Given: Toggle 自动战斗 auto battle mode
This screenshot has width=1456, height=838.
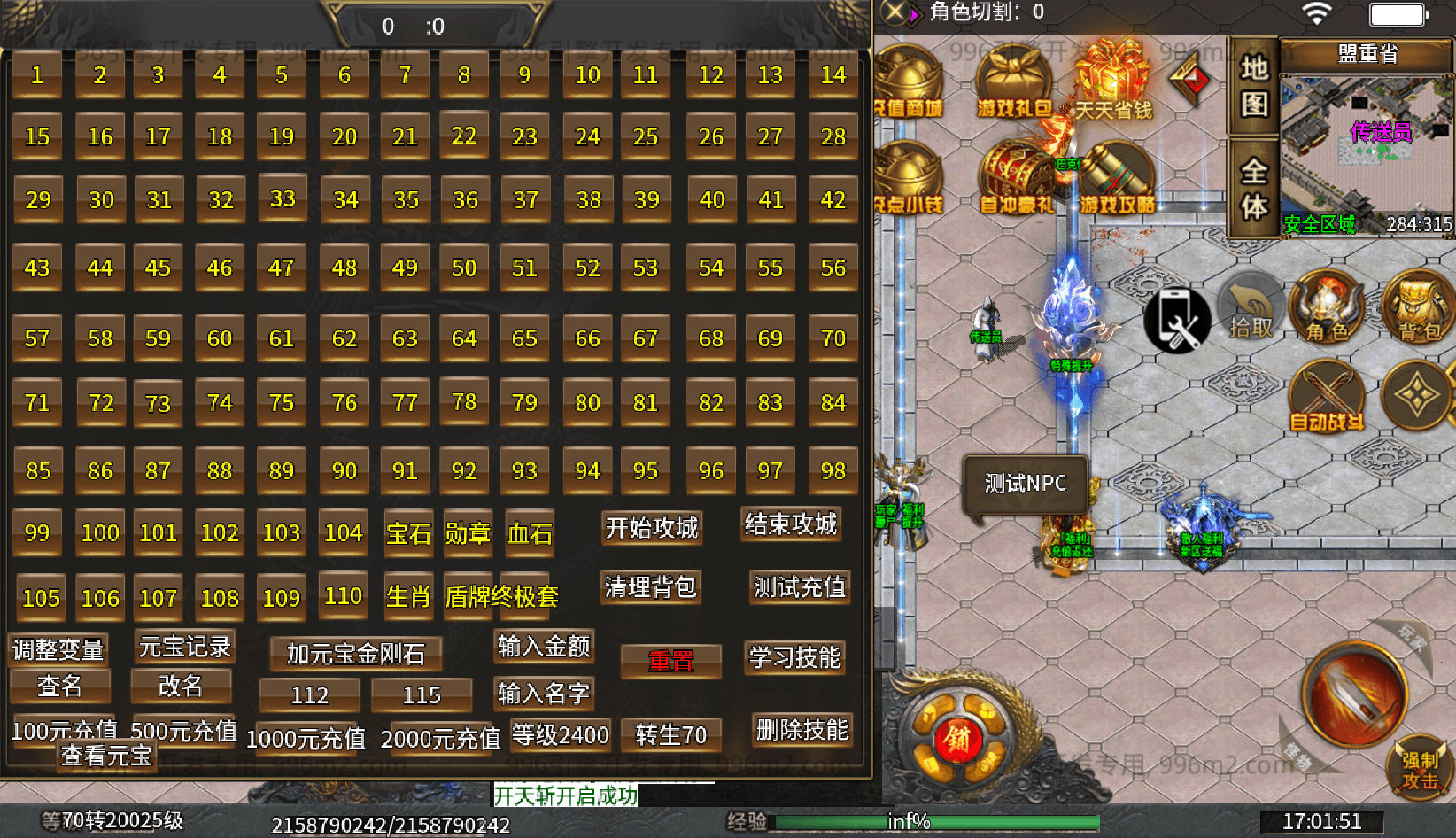Looking at the screenshot, I should click(1326, 399).
